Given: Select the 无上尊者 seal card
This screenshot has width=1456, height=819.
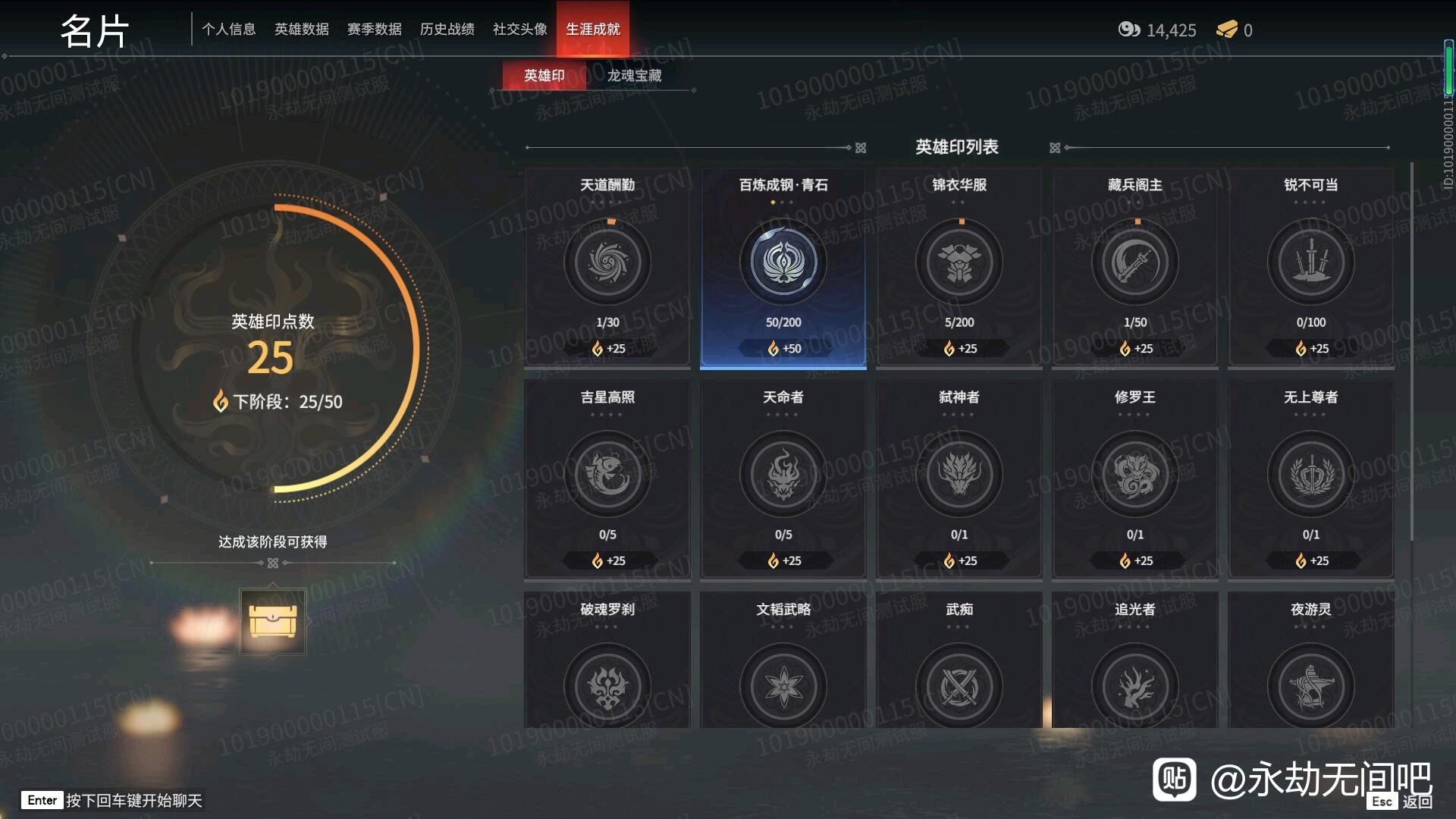Looking at the screenshot, I should 1311,473.
